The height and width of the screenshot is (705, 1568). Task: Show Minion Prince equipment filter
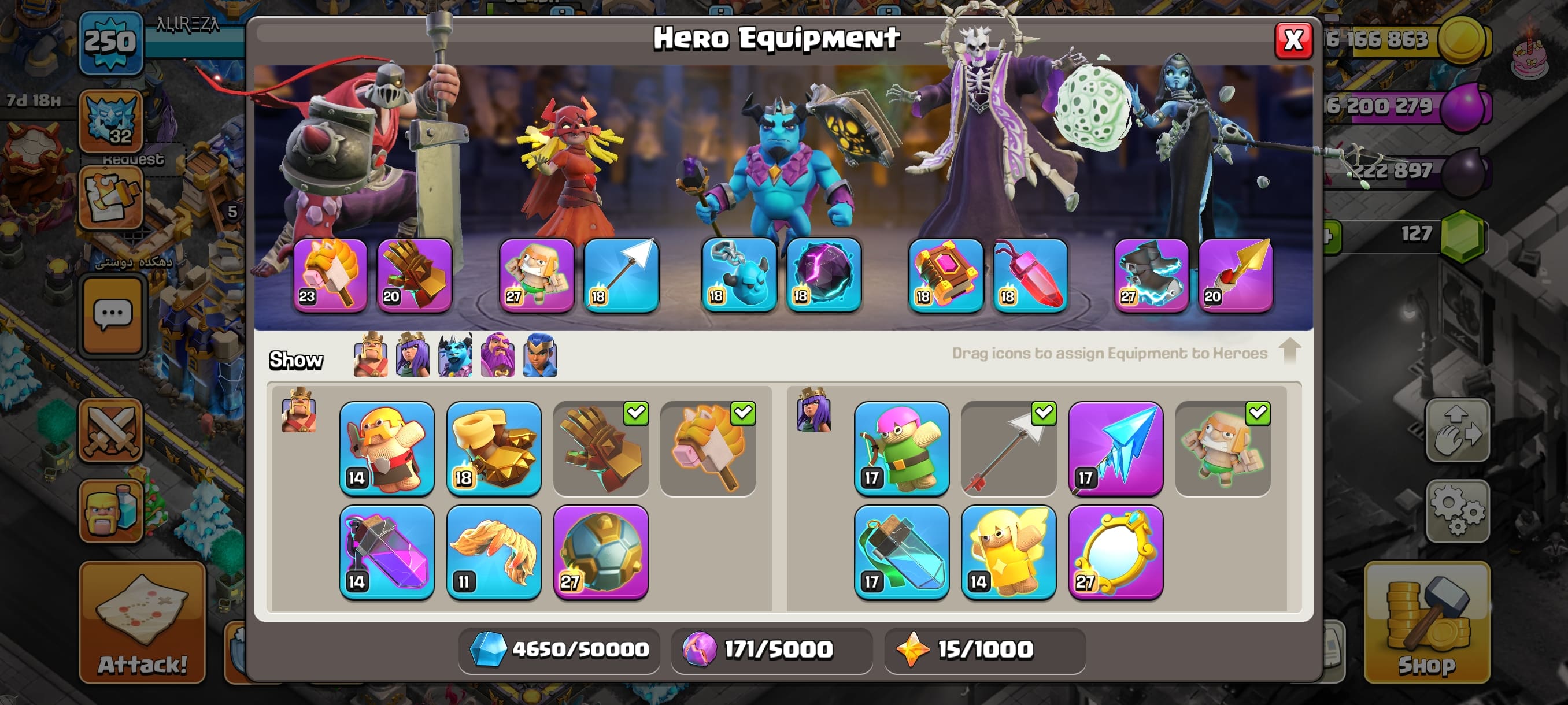454,355
